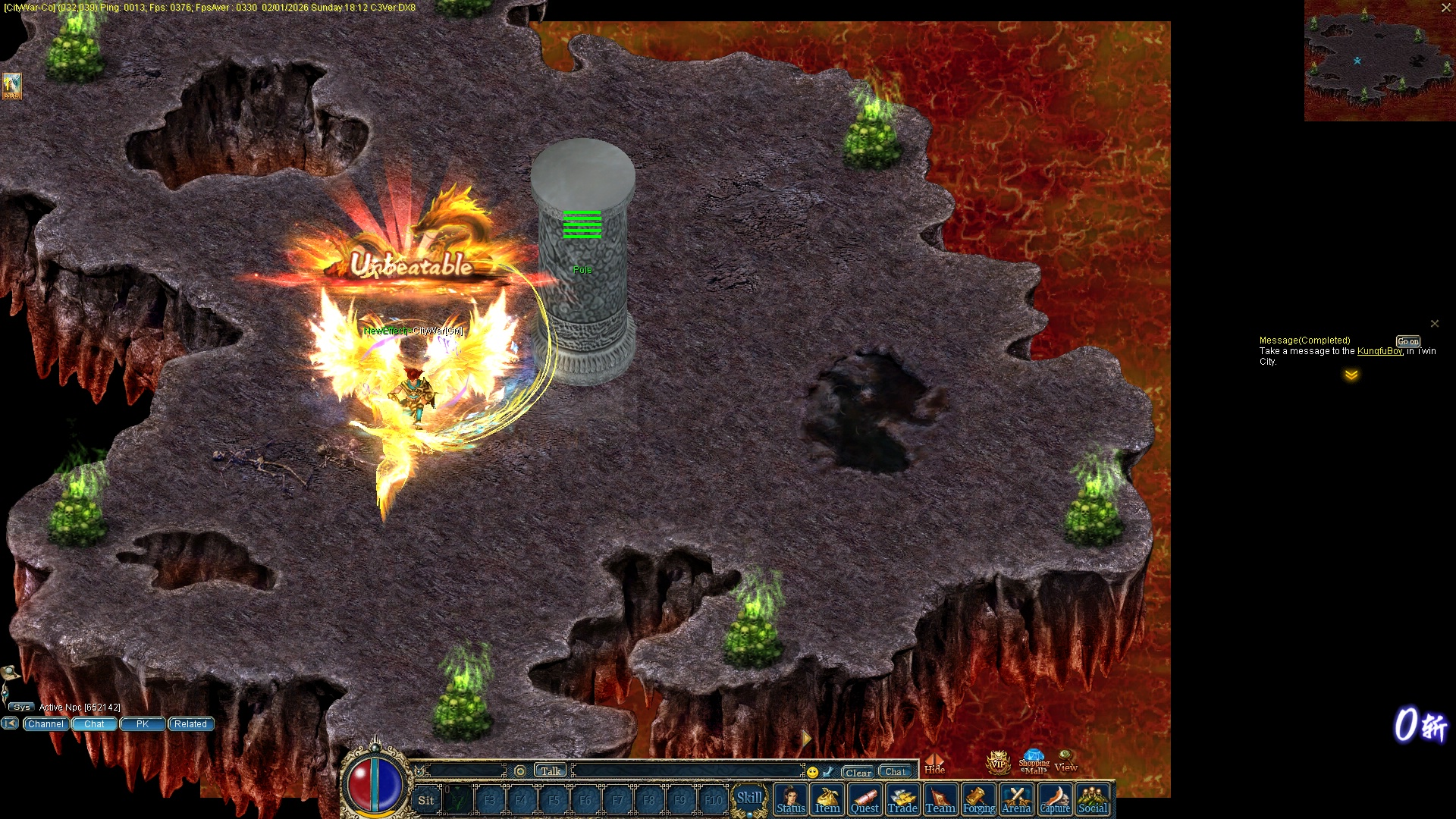Open the Social panel
This screenshot has width=1456, height=819.
click(1093, 800)
